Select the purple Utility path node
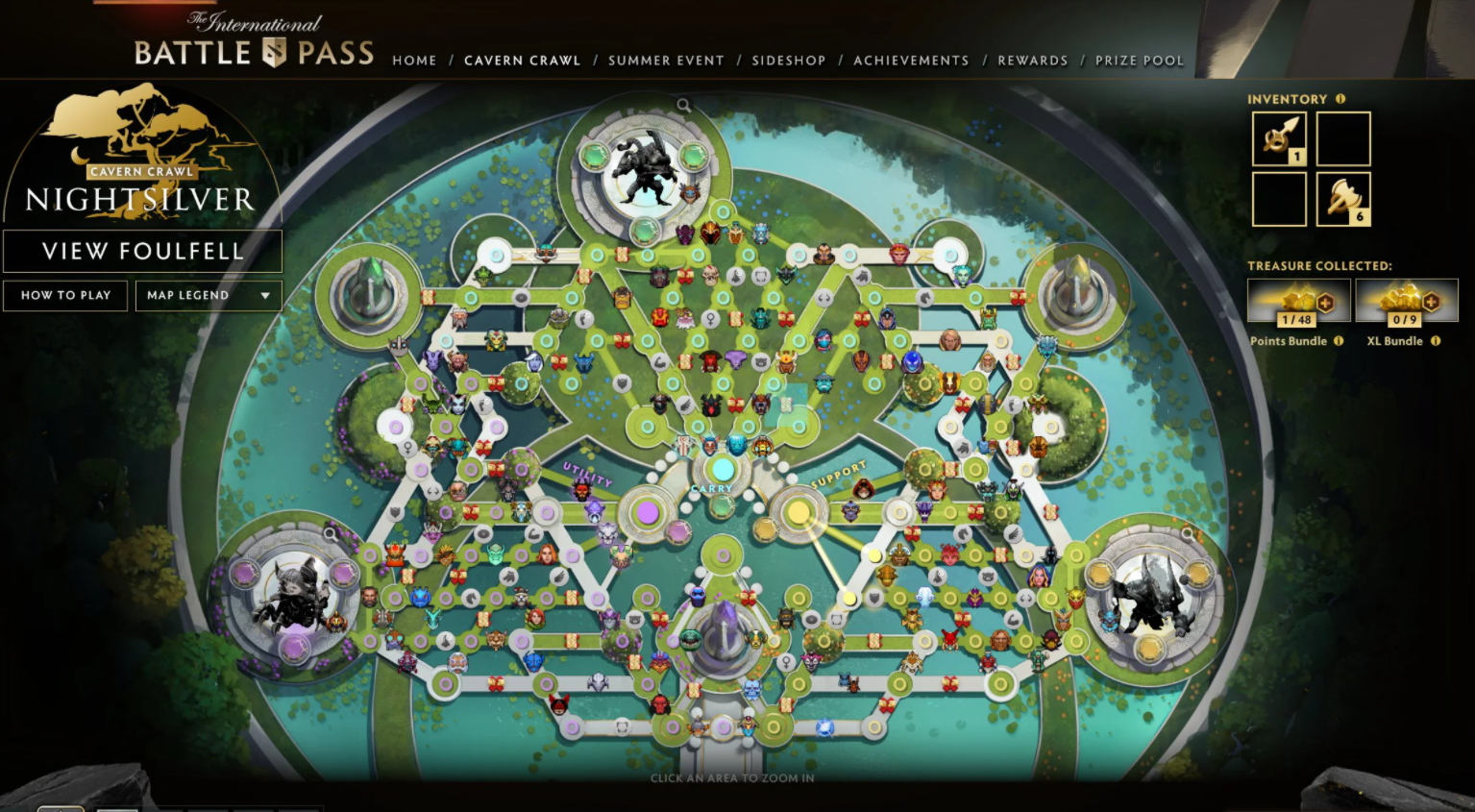This screenshot has width=1475, height=812. [x=648, y=512]
